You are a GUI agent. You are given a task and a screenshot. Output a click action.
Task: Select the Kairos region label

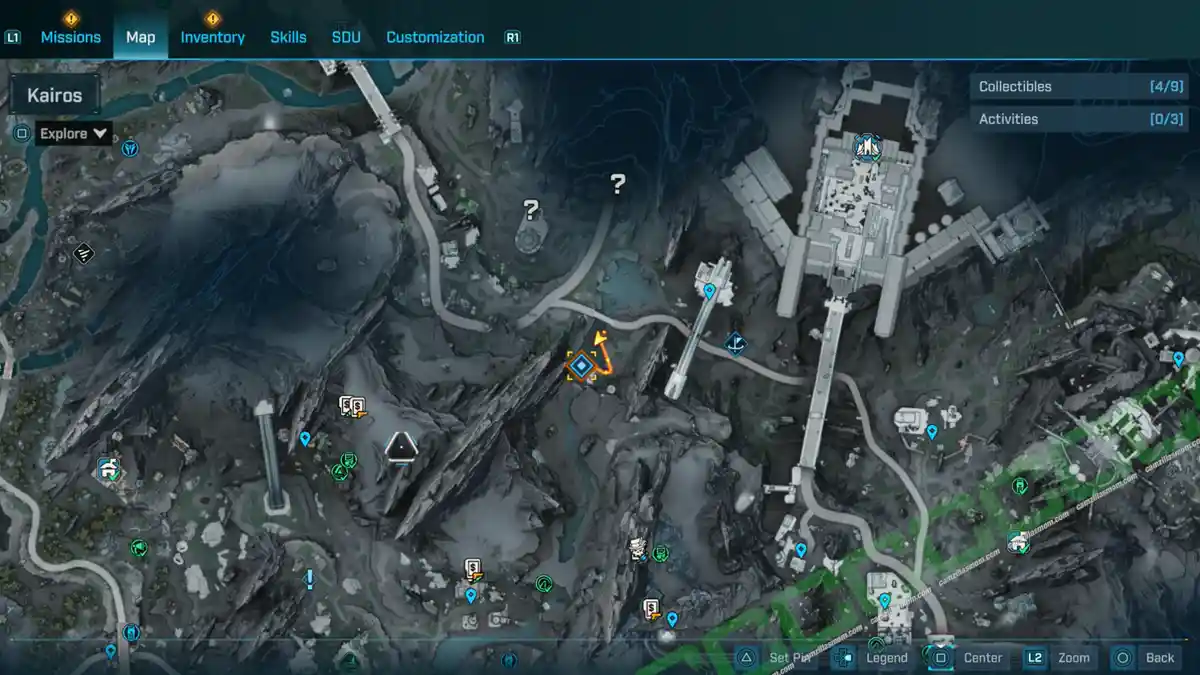point(55,97)
